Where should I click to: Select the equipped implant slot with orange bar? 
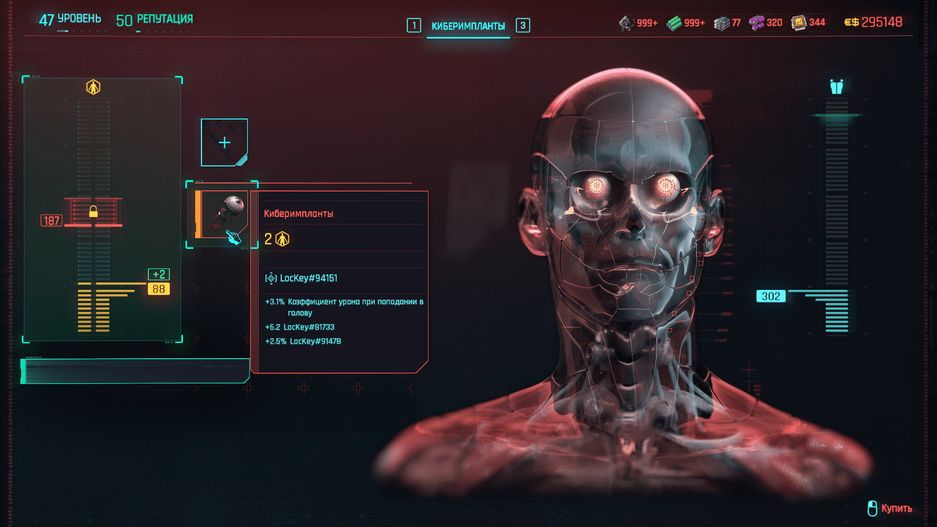222,215
